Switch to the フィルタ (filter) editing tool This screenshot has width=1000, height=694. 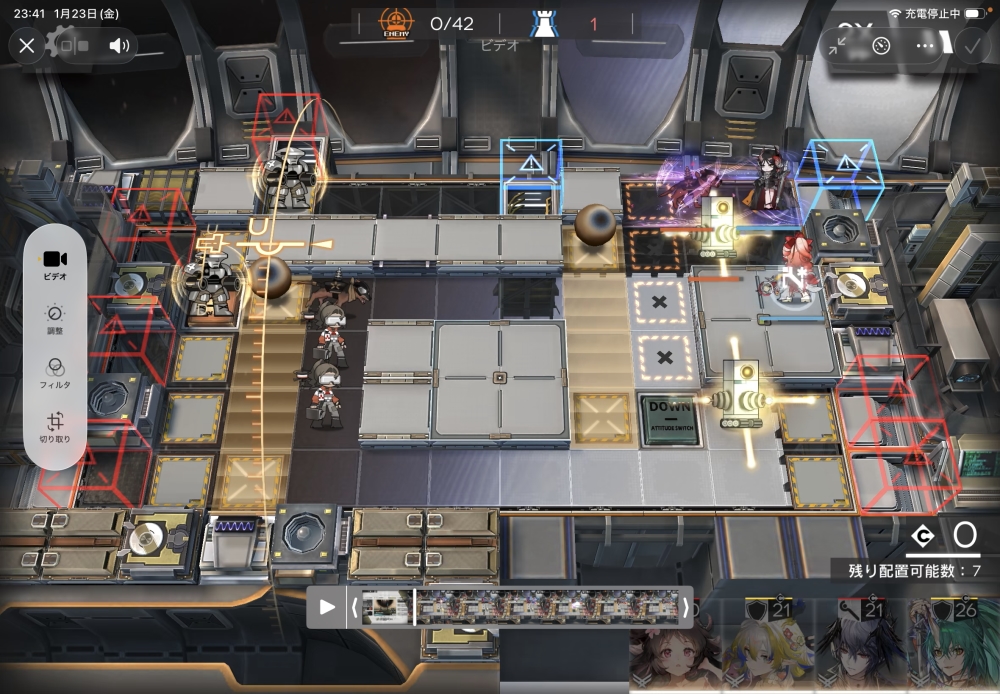pos(55,373)
